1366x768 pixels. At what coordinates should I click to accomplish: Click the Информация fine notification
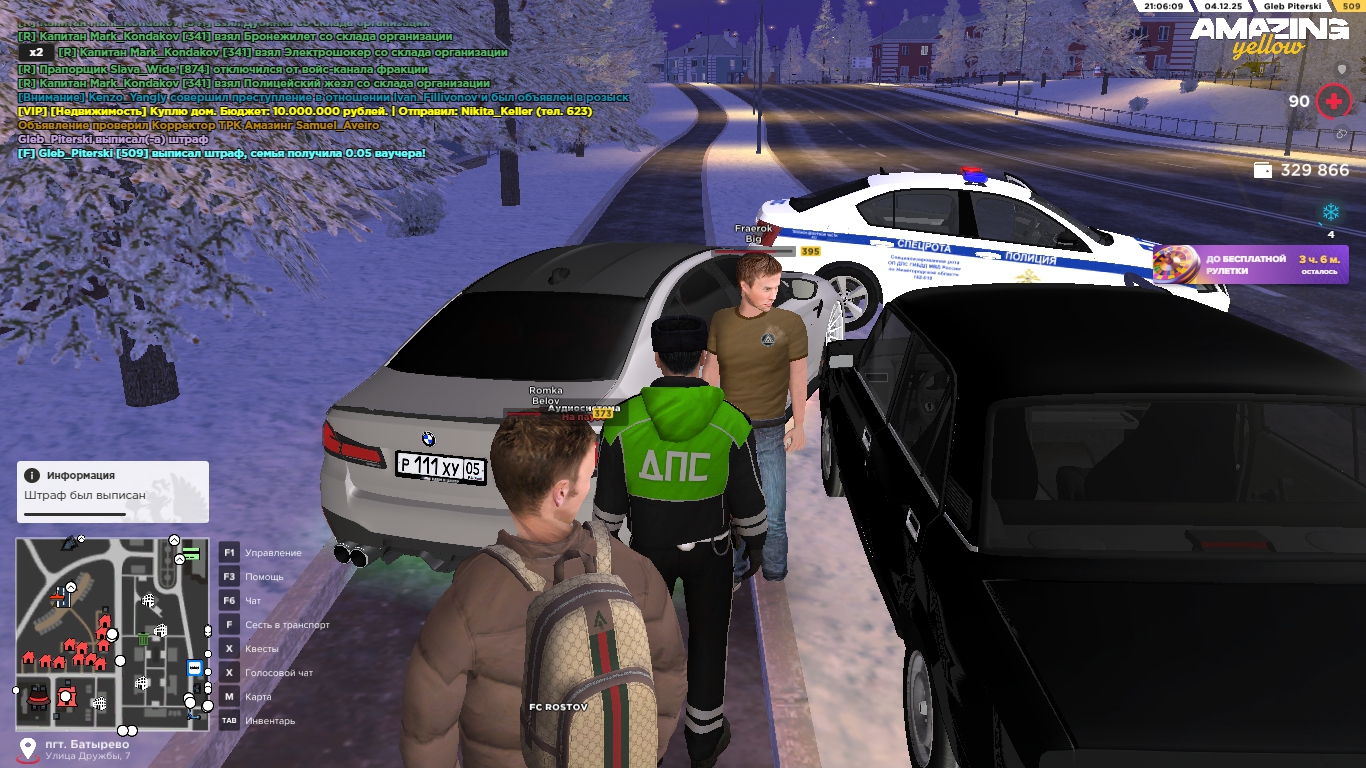(113, 491)
